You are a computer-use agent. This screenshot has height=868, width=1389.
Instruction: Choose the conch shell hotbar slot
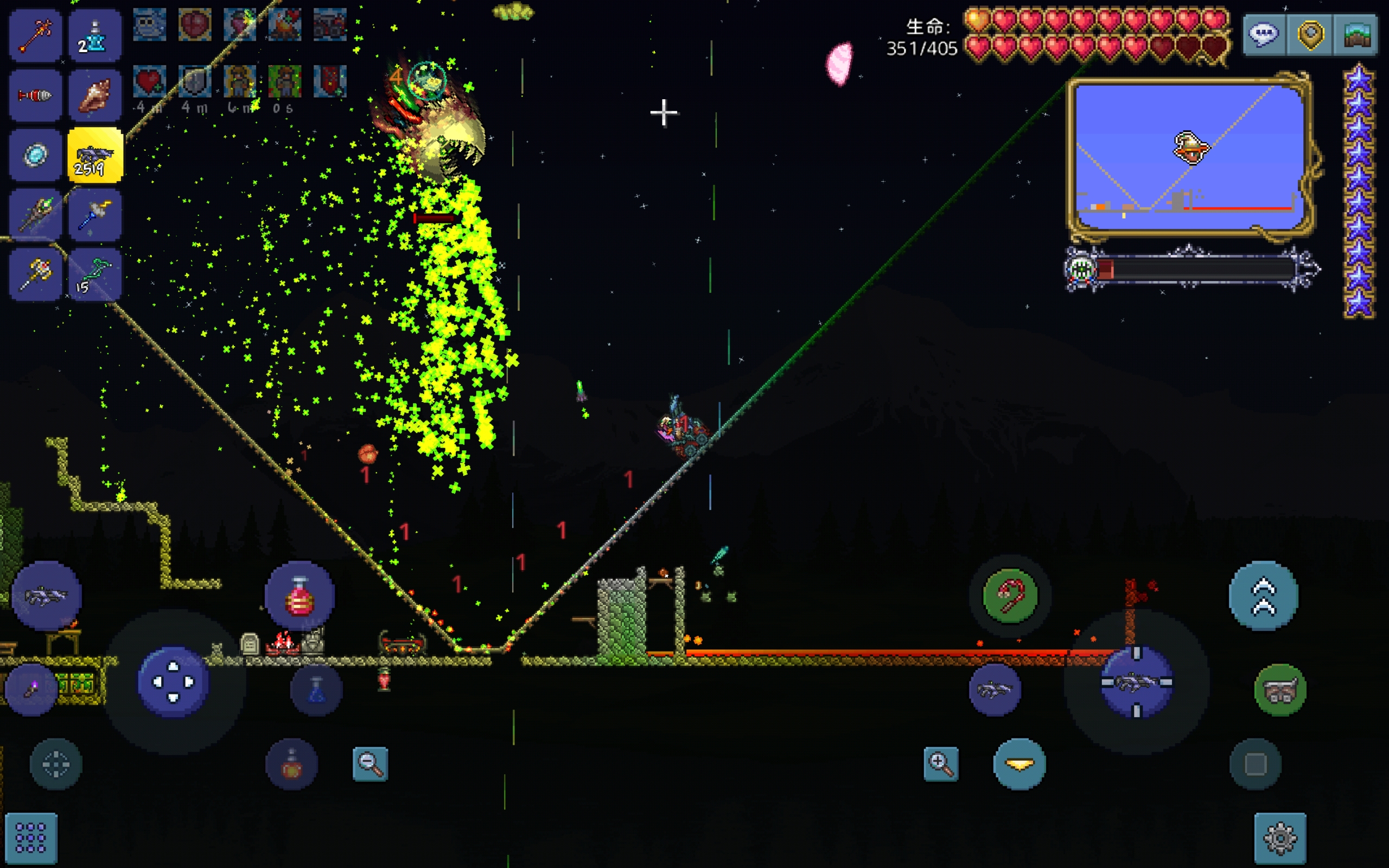click(95, 95)
